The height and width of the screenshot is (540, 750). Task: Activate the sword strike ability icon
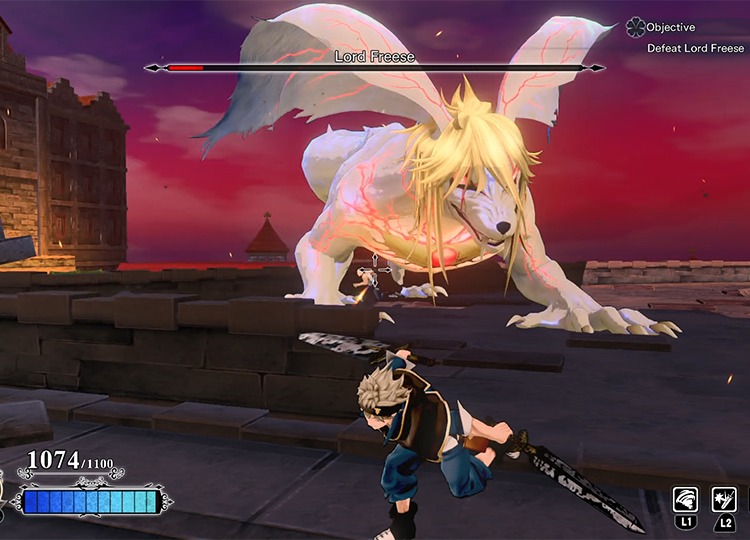[723, 498]
